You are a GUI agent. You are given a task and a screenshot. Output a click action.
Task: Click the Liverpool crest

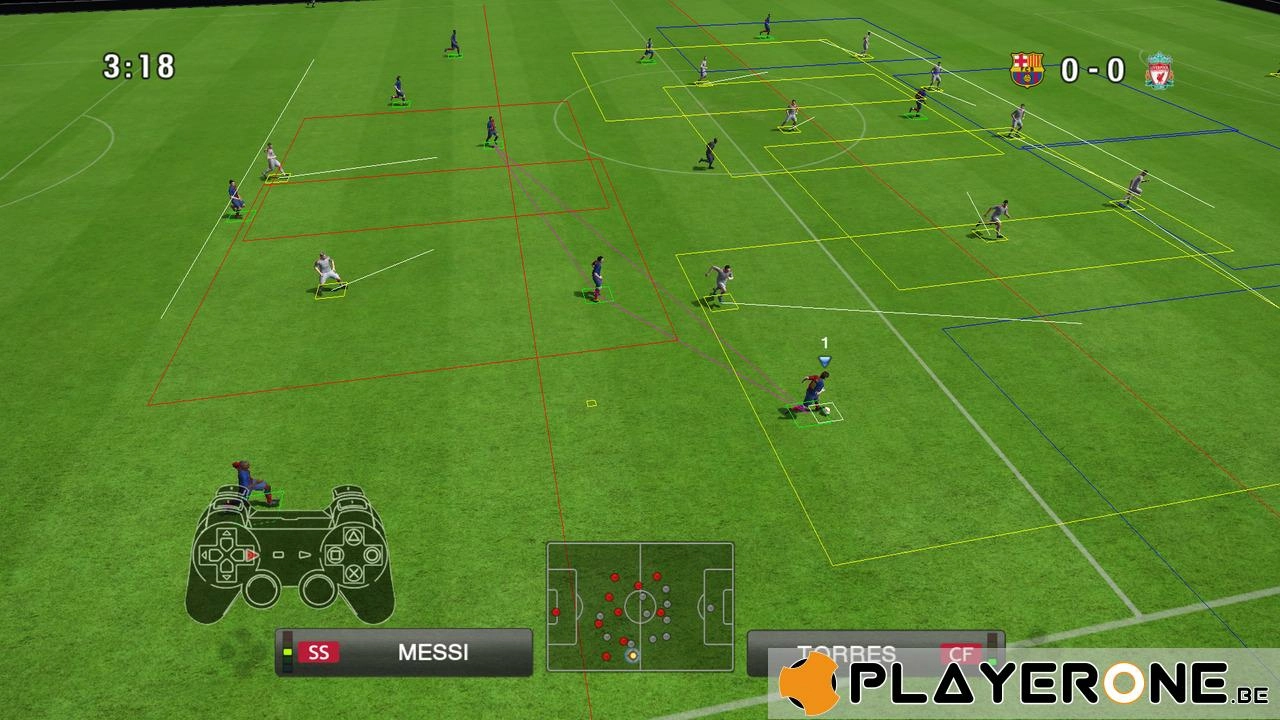[1159, 71]
